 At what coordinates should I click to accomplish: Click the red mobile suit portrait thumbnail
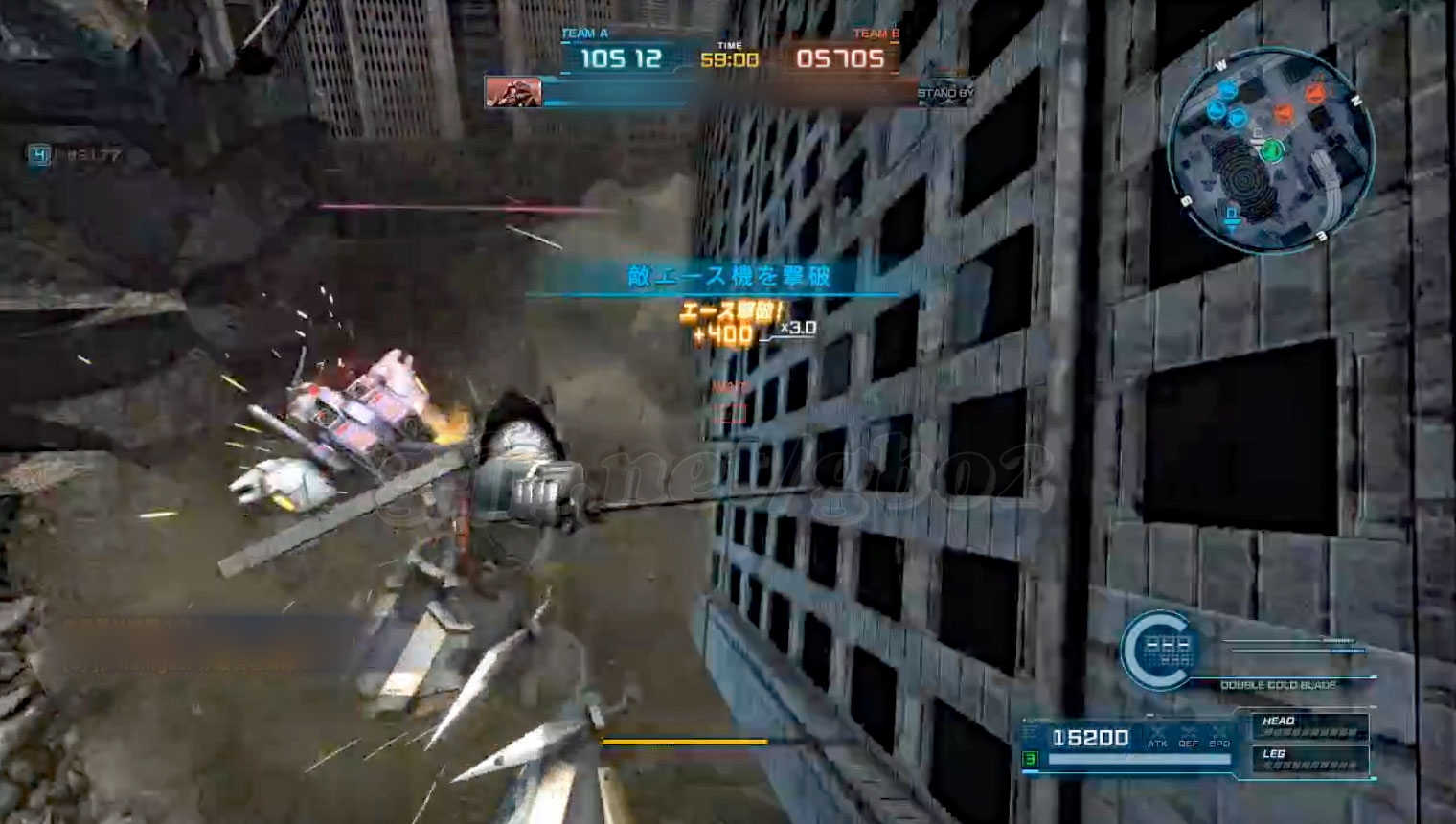(512, 92)
